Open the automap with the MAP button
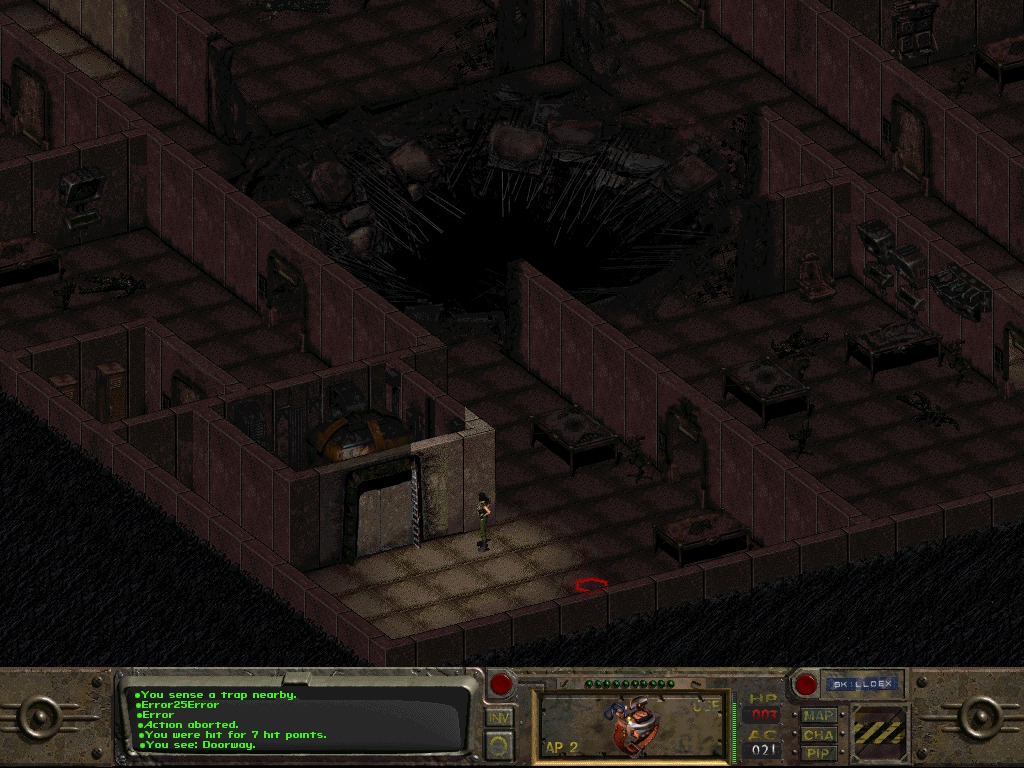This screenshot has height=768, width=1024. 820,716
